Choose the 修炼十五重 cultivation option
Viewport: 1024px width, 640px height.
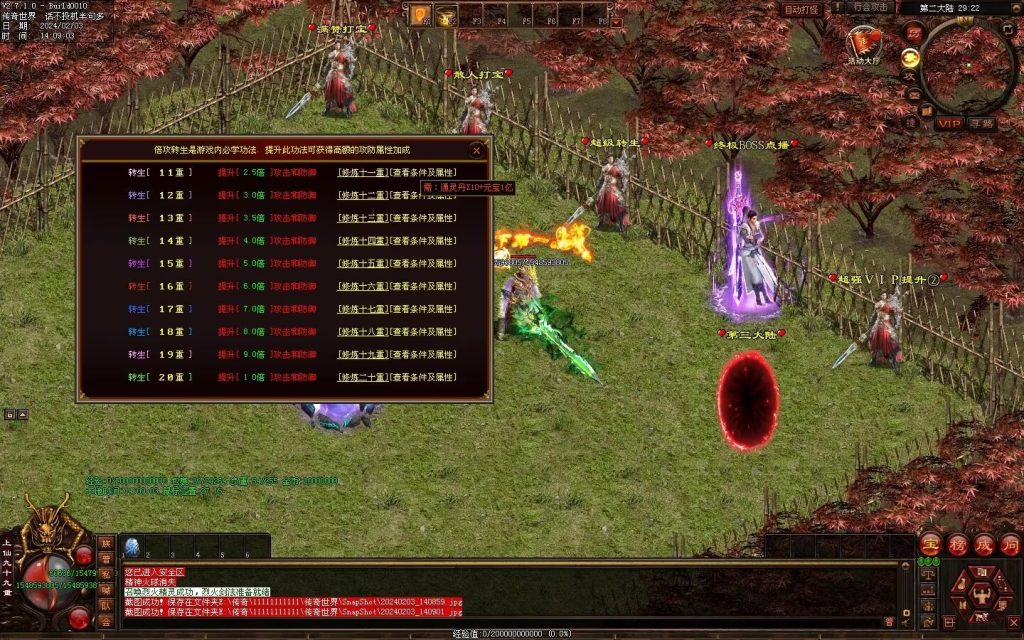362,264
